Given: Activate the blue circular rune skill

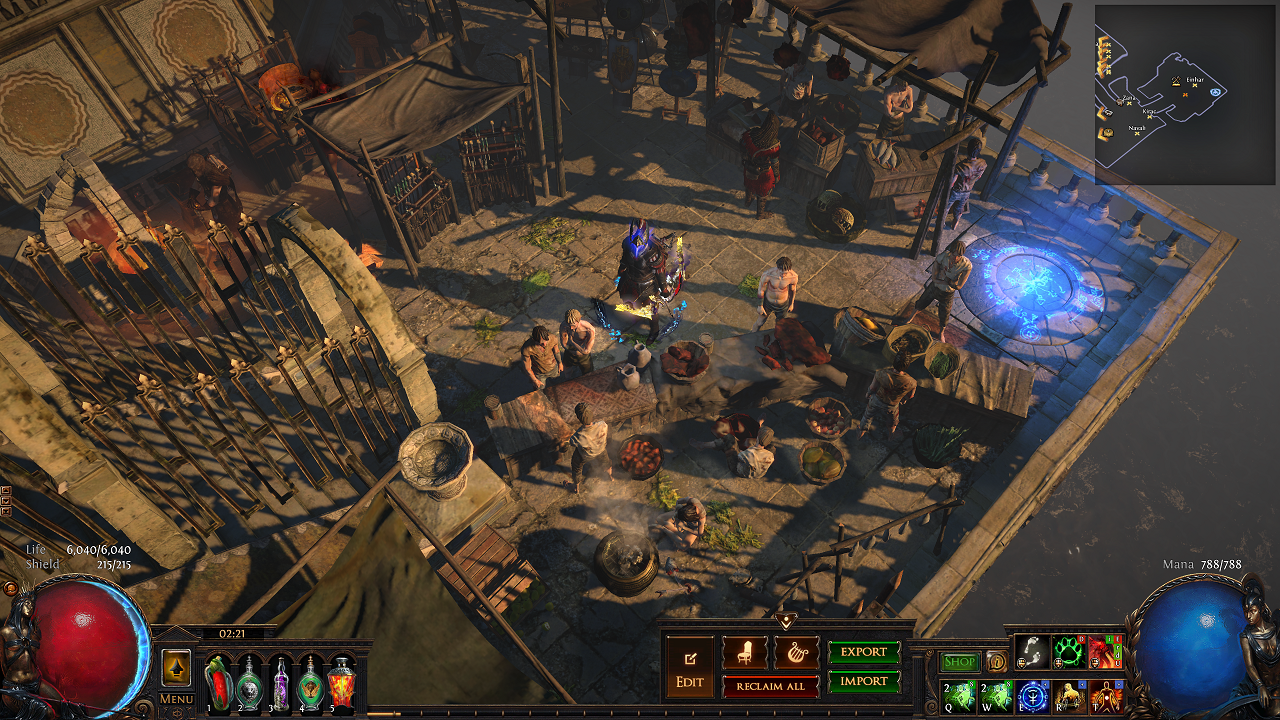Looking at the screenshot, I should pyautogui.click(x=1031, y=695).
